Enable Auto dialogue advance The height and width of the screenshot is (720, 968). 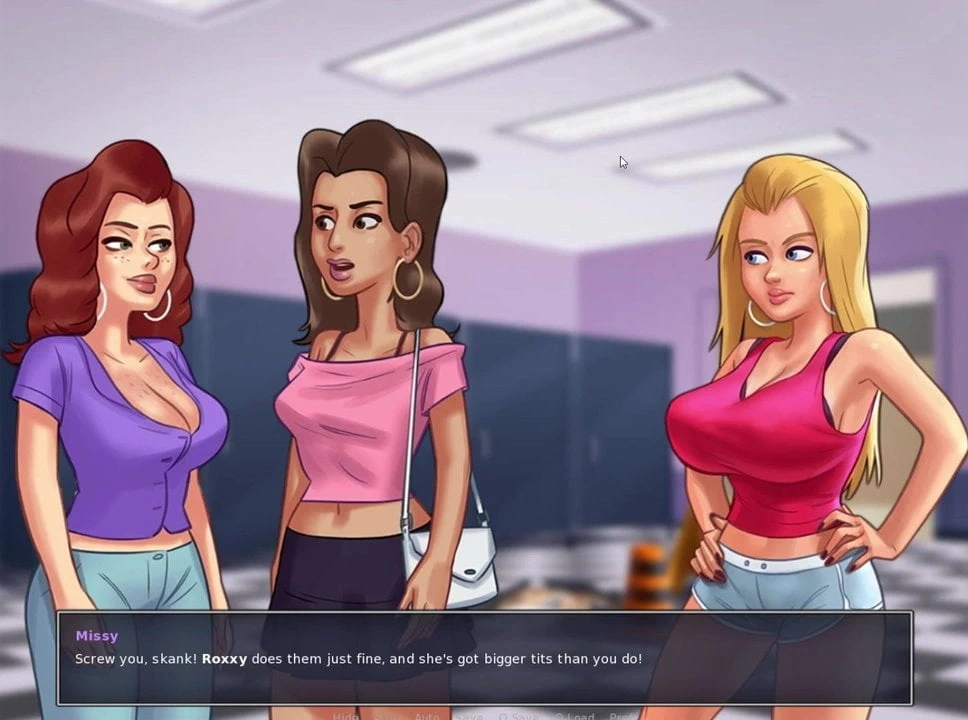tap(426, 716)
